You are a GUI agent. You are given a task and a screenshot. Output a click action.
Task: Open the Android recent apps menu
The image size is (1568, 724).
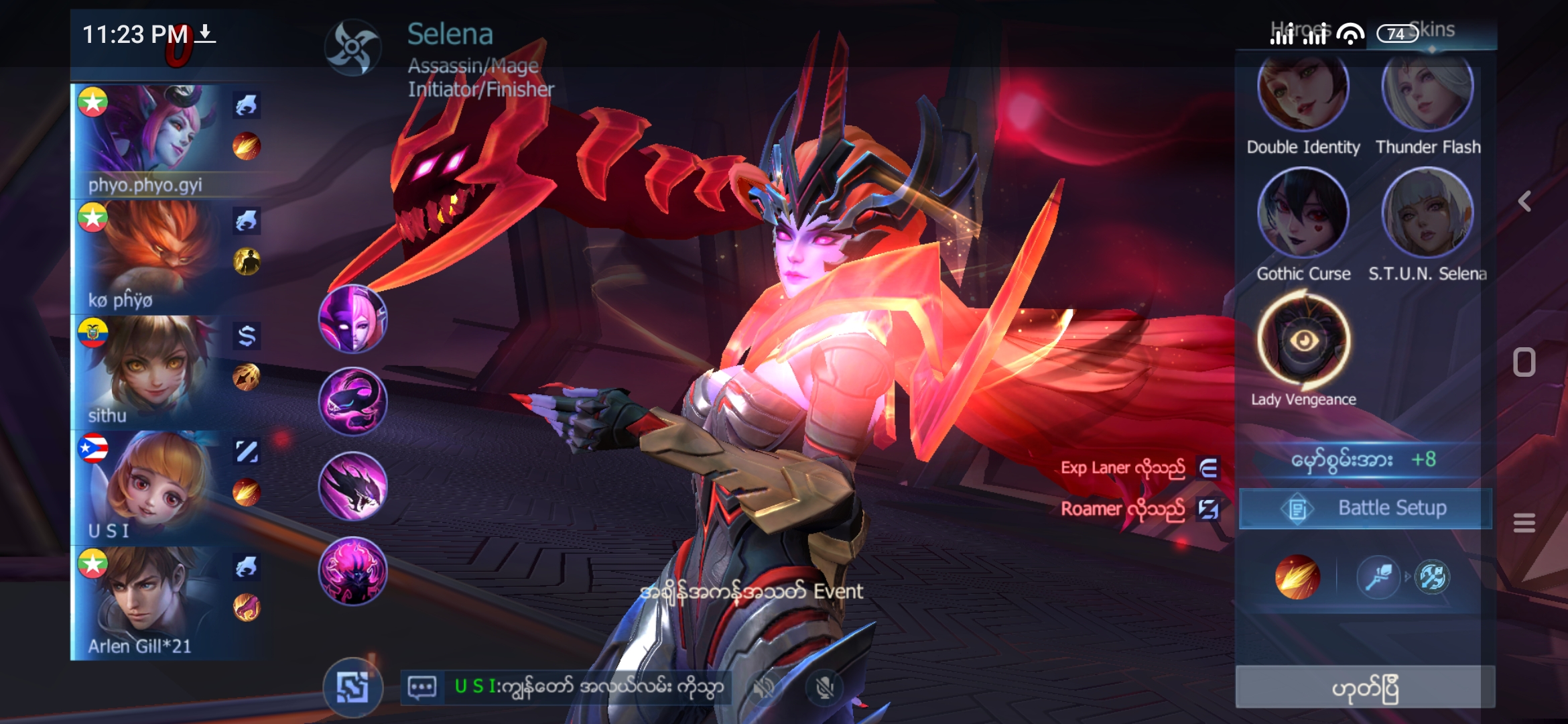1524,522
